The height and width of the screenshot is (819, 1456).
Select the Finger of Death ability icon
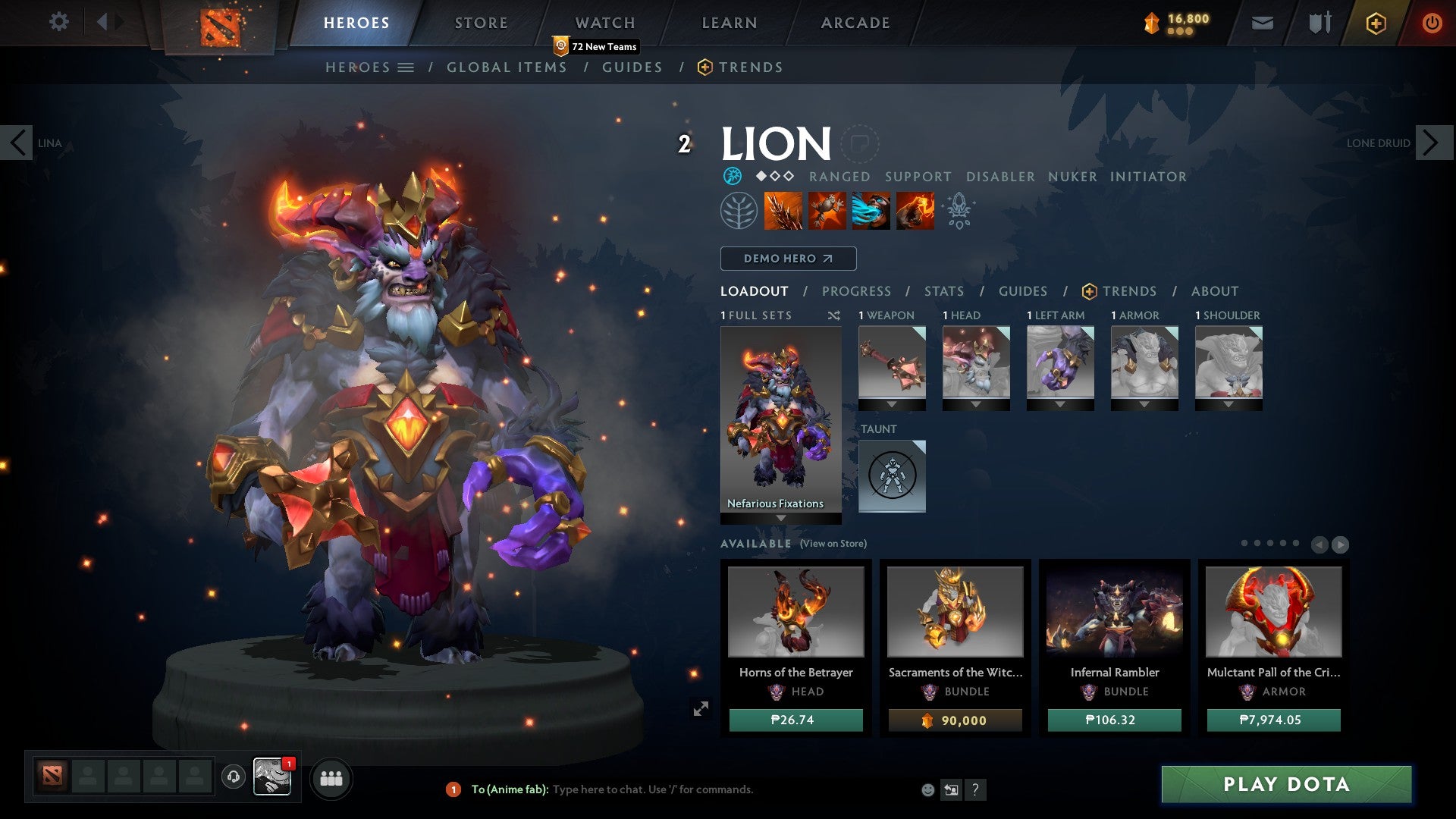pos(915,211)
